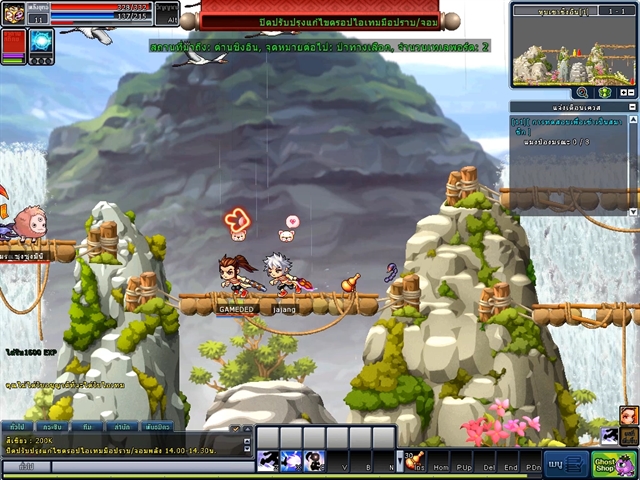640x480 pixels.
Task: Click the magnifying glass button under the minimap
Action: (581, 92)
